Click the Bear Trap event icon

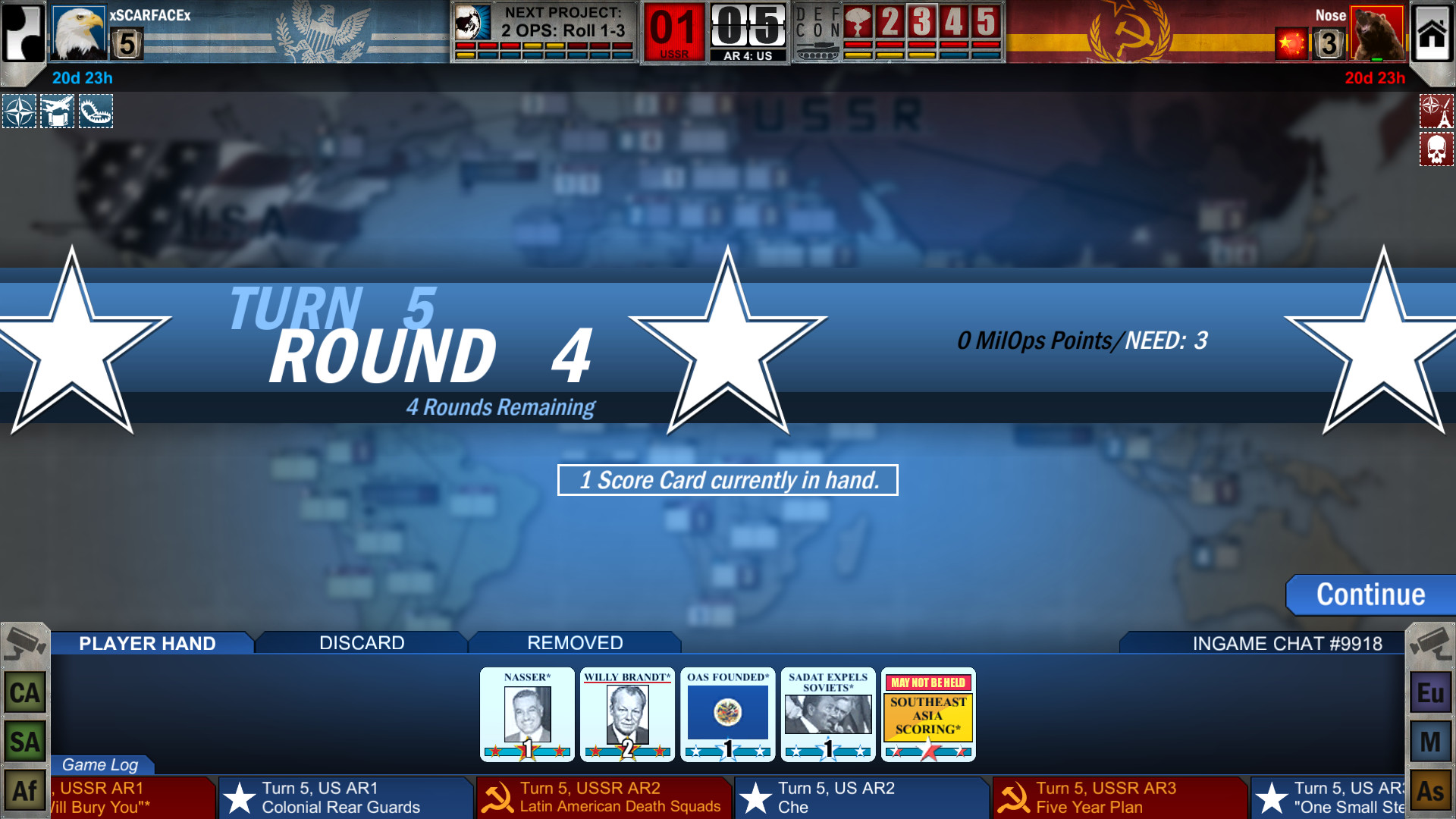pos(96,111)
